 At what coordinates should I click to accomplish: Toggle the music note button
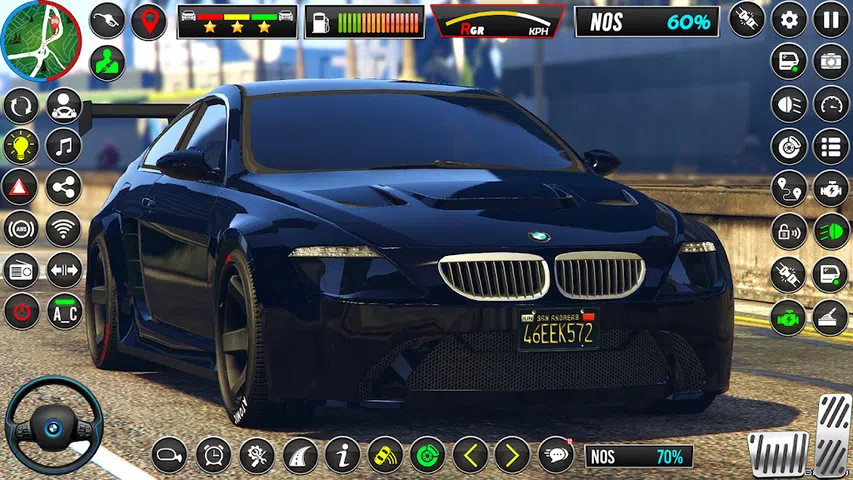(x=64, y=146)
